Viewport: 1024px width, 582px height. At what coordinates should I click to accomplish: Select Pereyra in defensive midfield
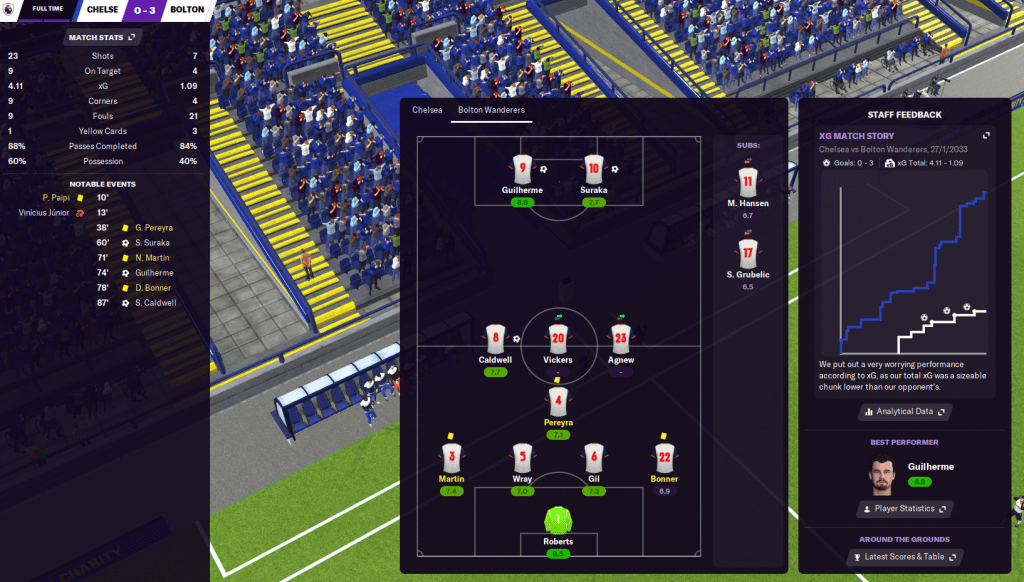(558, 401)
